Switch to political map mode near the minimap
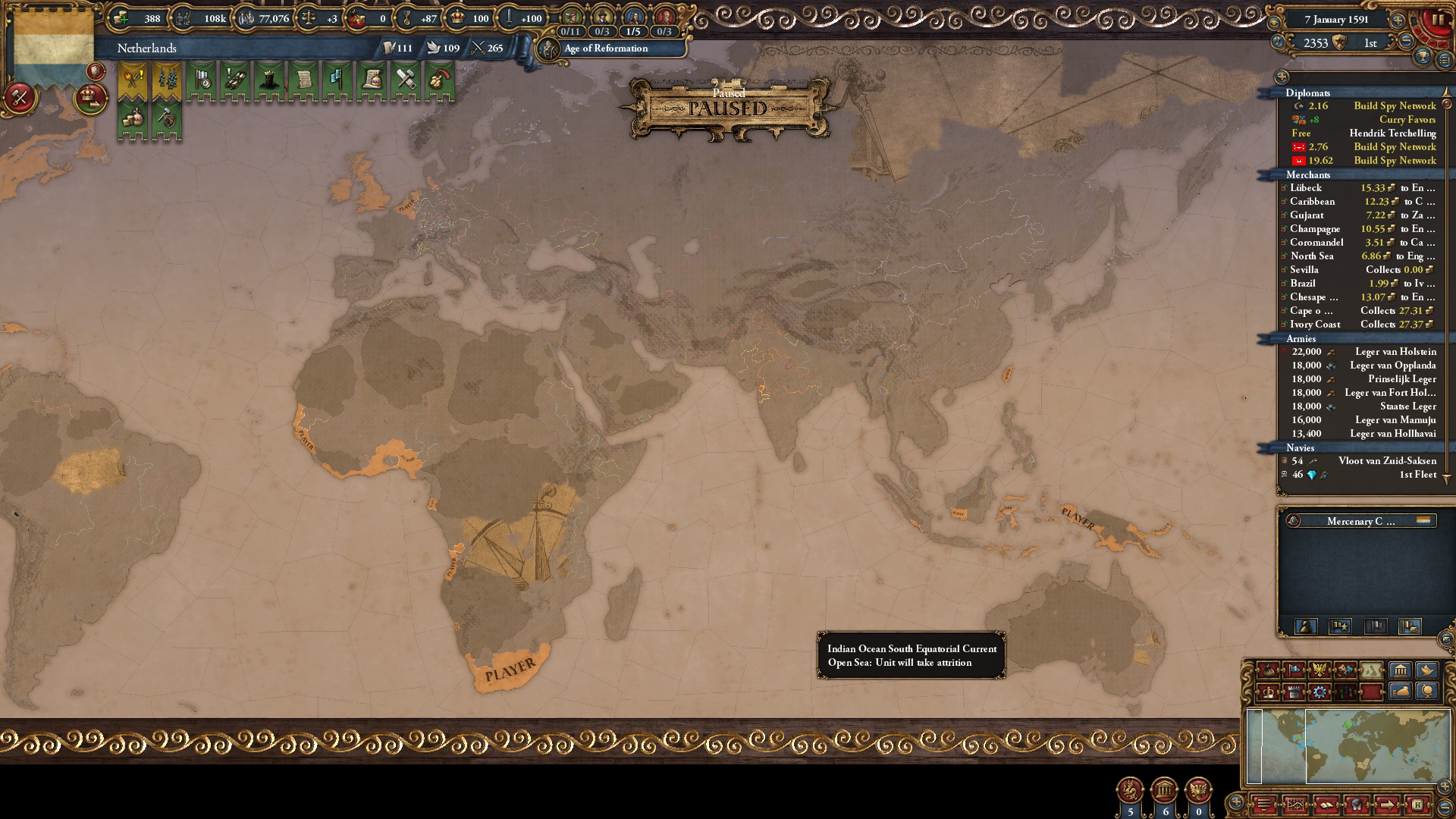 1294,670
